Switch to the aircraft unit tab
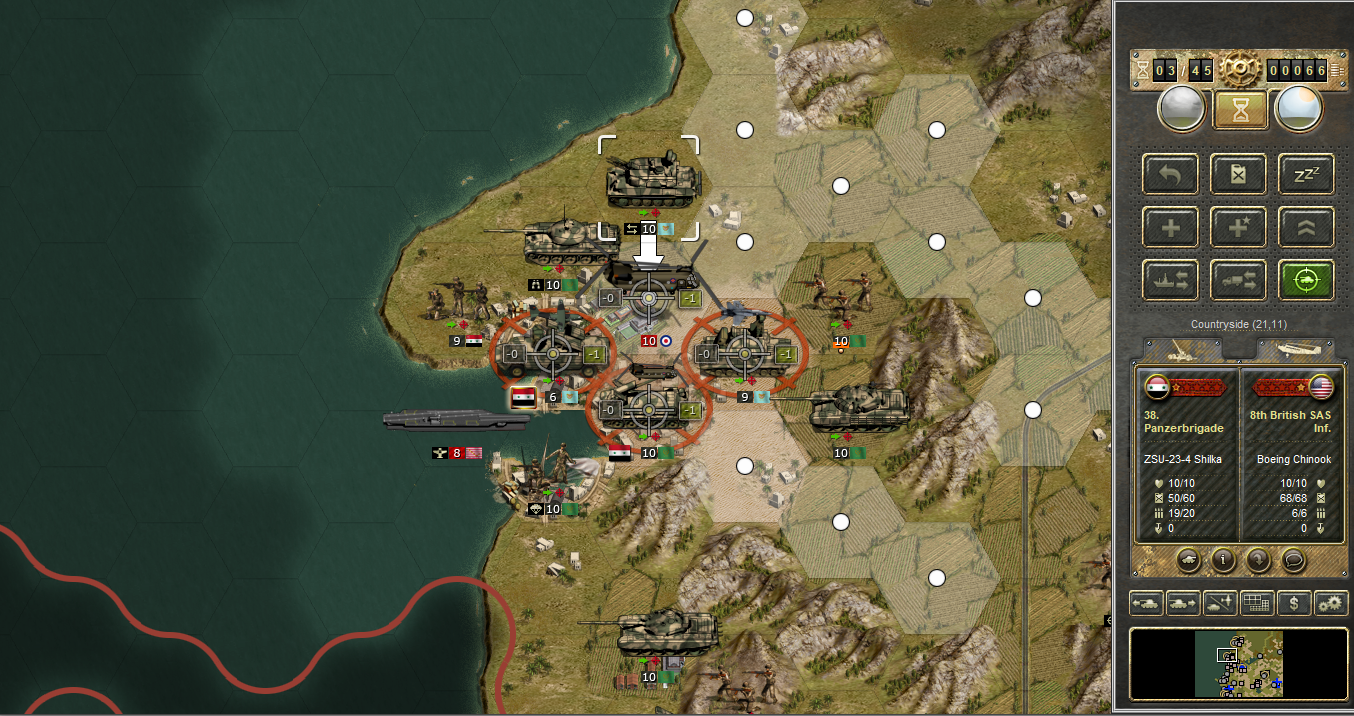1354x716 pixels. click(x=1296, y=350)
